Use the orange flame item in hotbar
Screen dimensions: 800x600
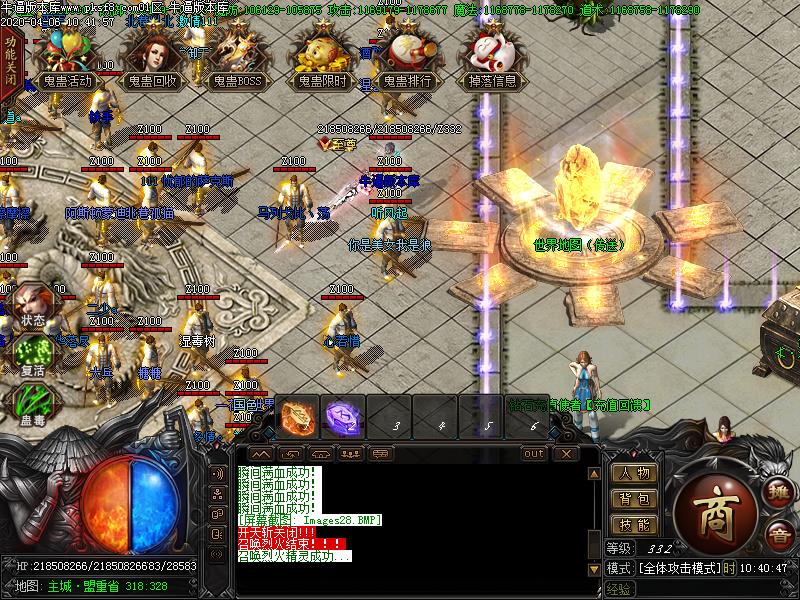point(298,417)
